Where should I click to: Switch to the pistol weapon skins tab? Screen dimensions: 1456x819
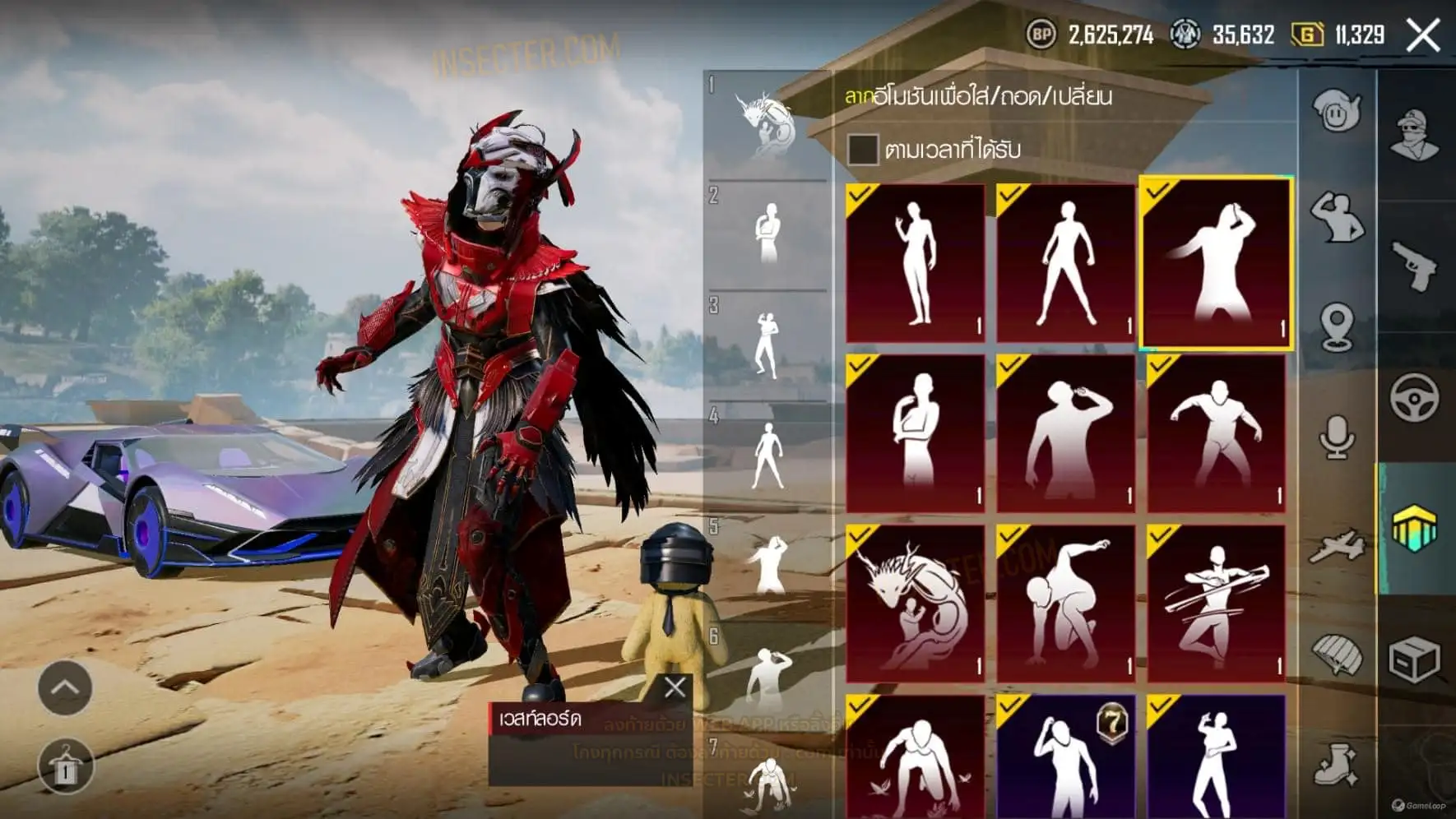1415,265
